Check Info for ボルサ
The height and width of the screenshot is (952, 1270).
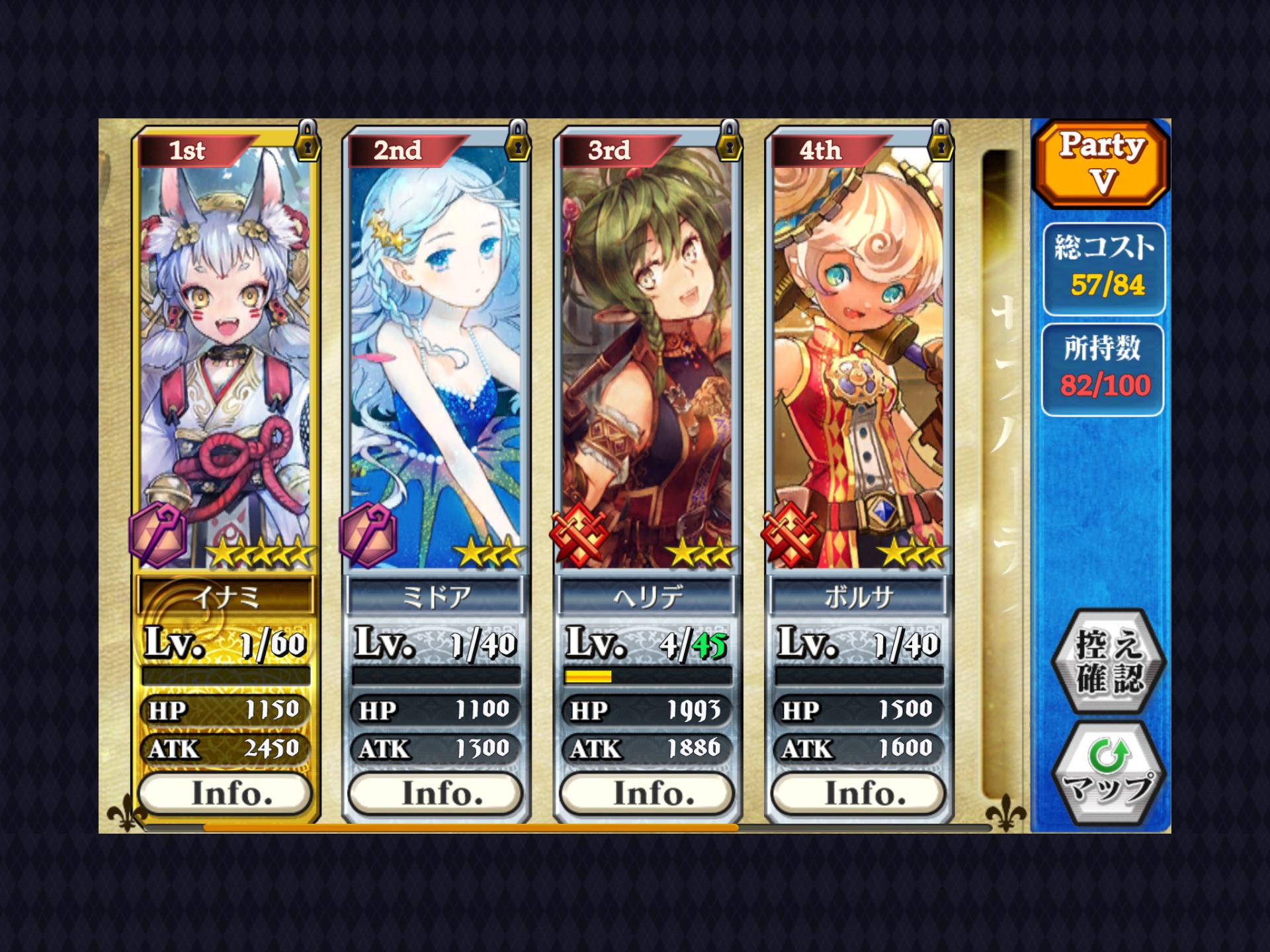(x=859, y=793)
